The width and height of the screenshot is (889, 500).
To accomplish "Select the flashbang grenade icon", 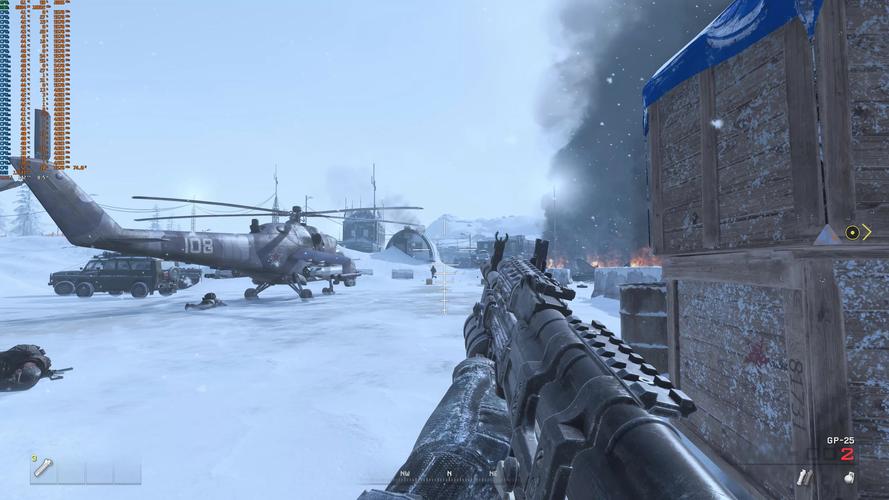I will (803, 478).
